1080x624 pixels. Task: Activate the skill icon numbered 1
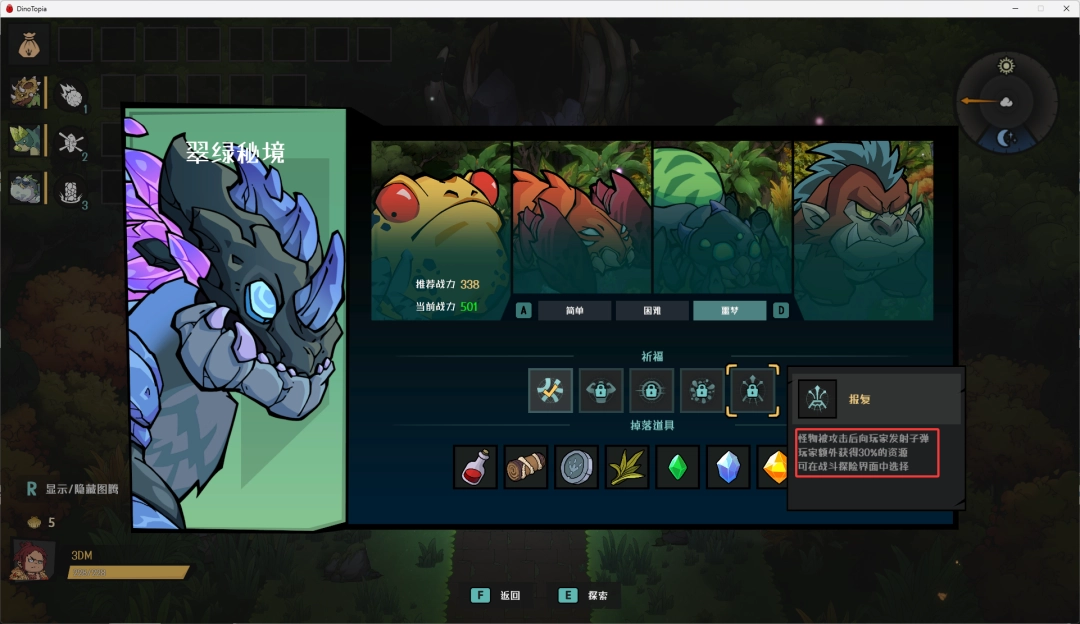pyautogui.click(x=70, y=96)
